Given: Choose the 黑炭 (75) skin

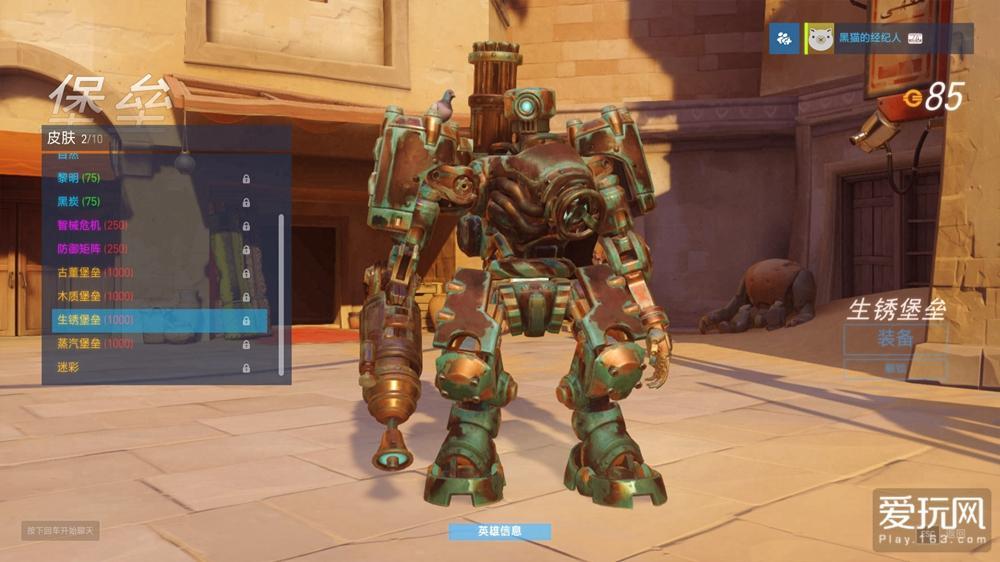Looking at the screenshot, I should (150, 202).
